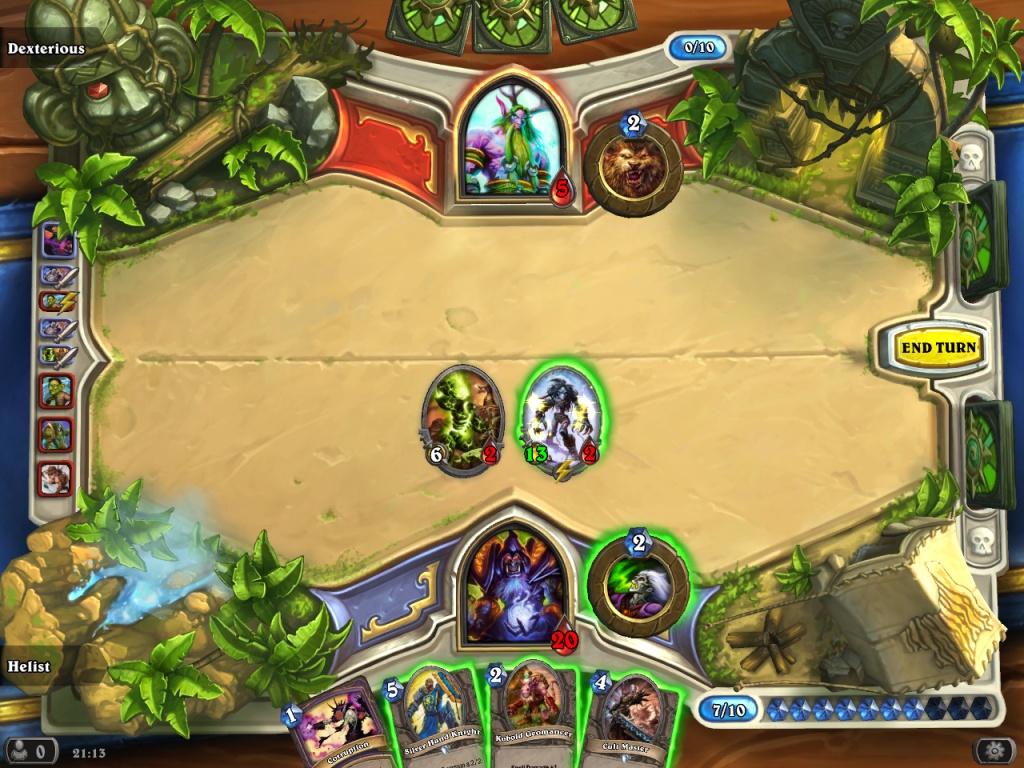
Task: Open the settings gear menu
Action: [994, 750]
